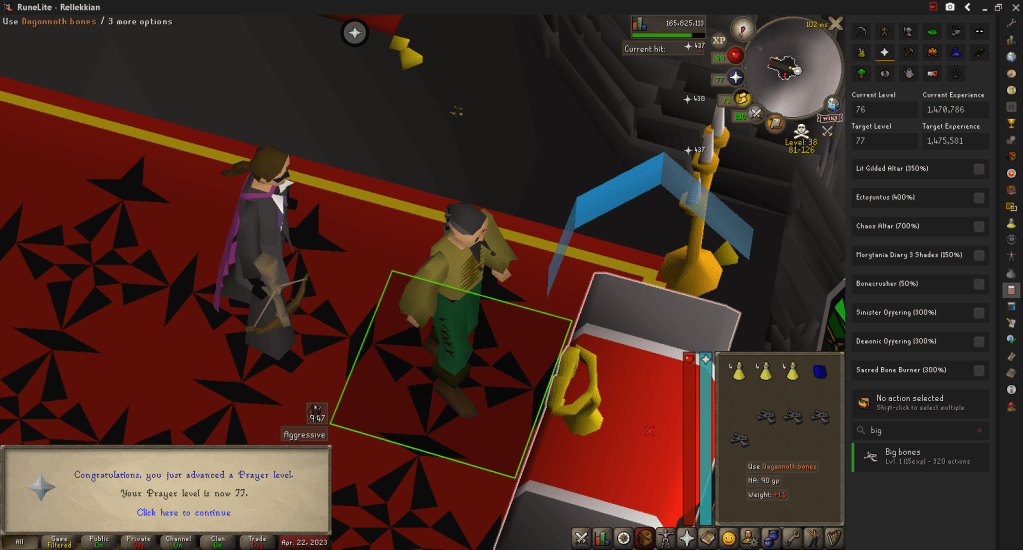Open the Public chat filter tab
This screenshot has width=1023, height=550.
click(x=98, y=541)
